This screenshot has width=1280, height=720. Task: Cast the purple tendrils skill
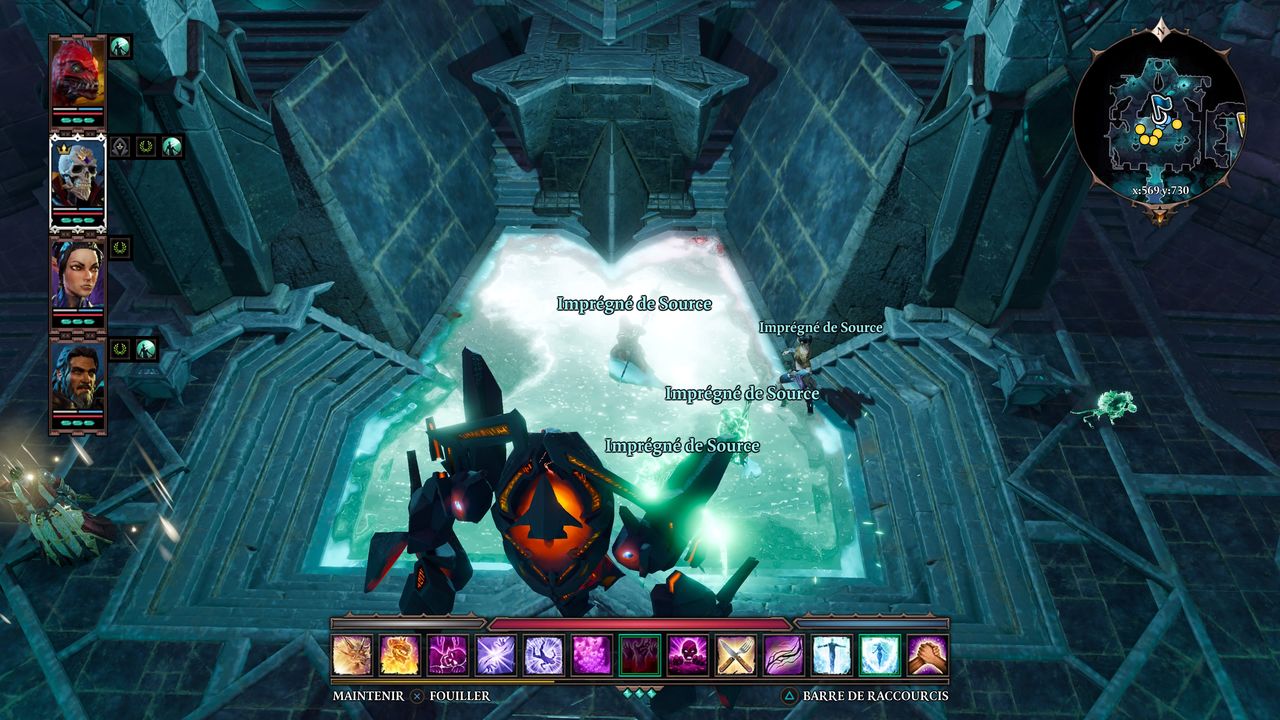[783, 655]
